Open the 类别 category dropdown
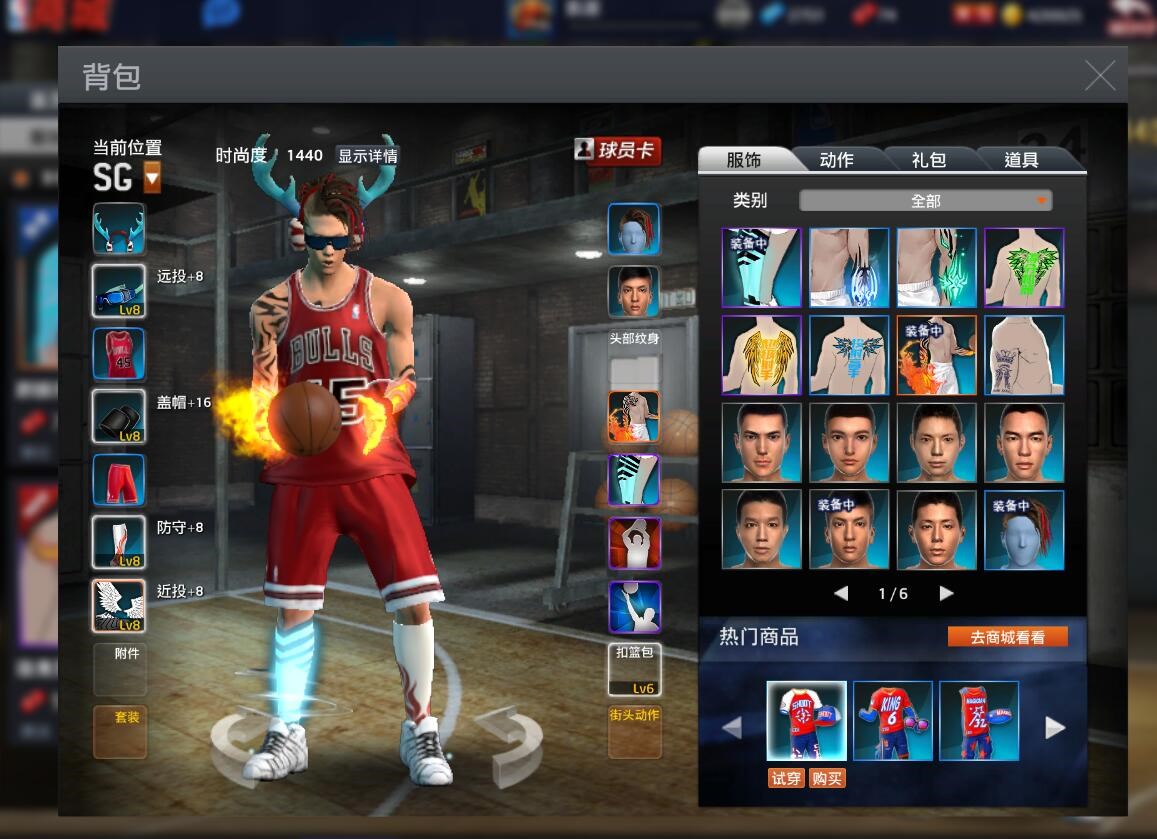Viewport: 1157px width, 839px height. (x=925, y=201)
